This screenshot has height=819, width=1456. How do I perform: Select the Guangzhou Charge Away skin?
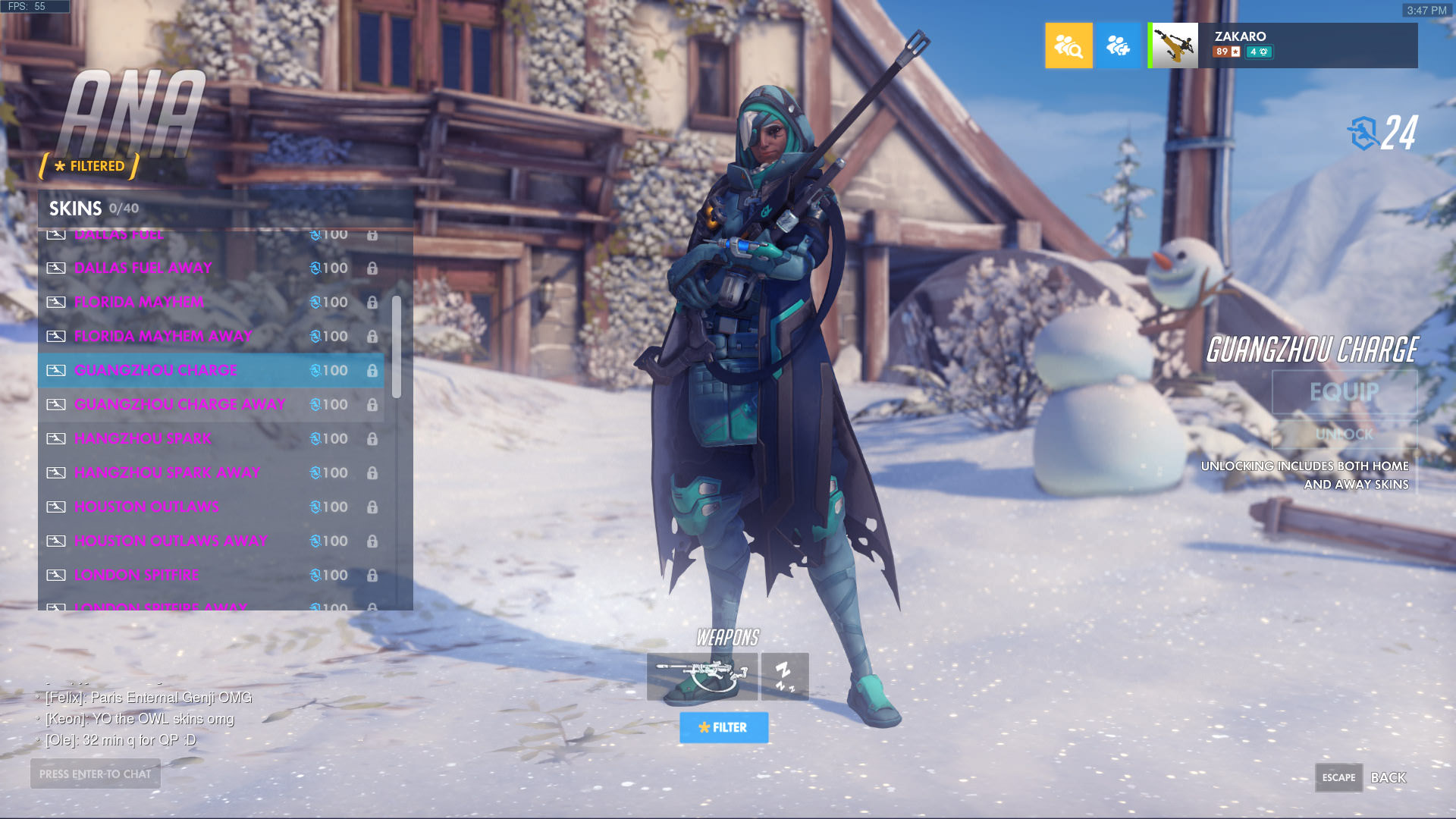pos(211,404)
